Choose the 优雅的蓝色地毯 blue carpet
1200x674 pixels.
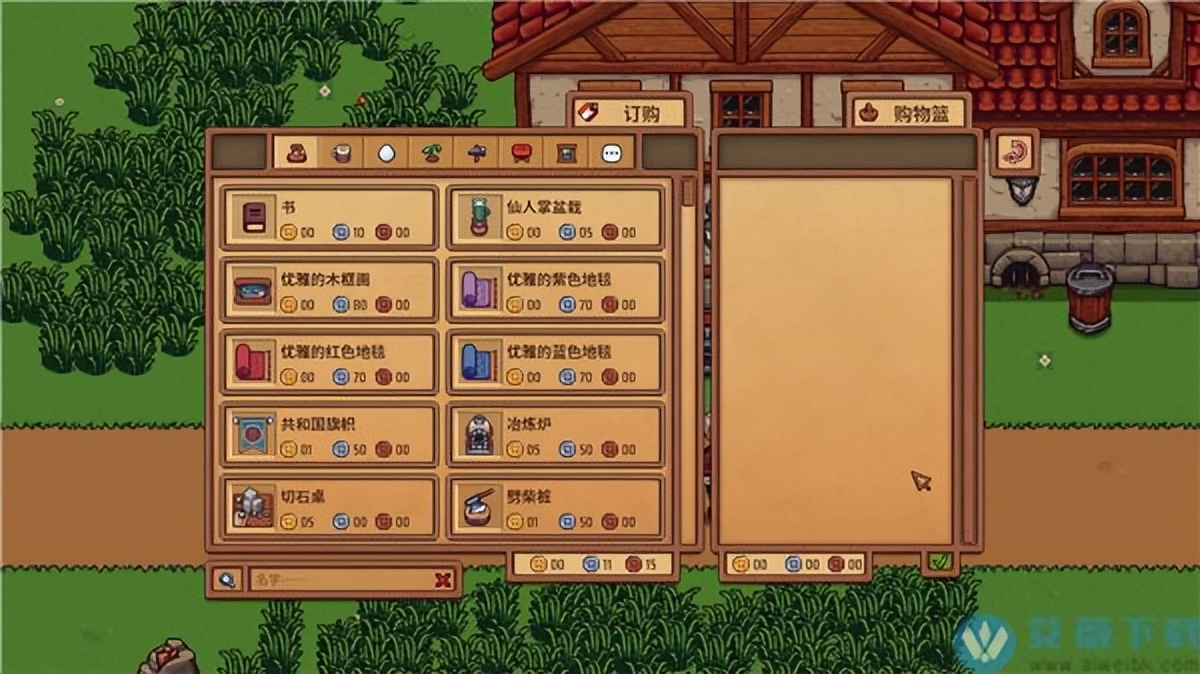(554, 362)
